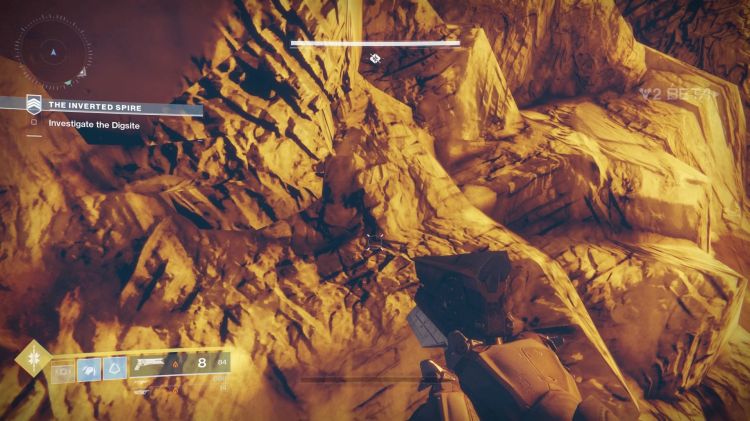Image resolution: width=750 pixels, height=421 pixels.
Task: Activate the triangle class ability icon
Action: click(116, 368)
